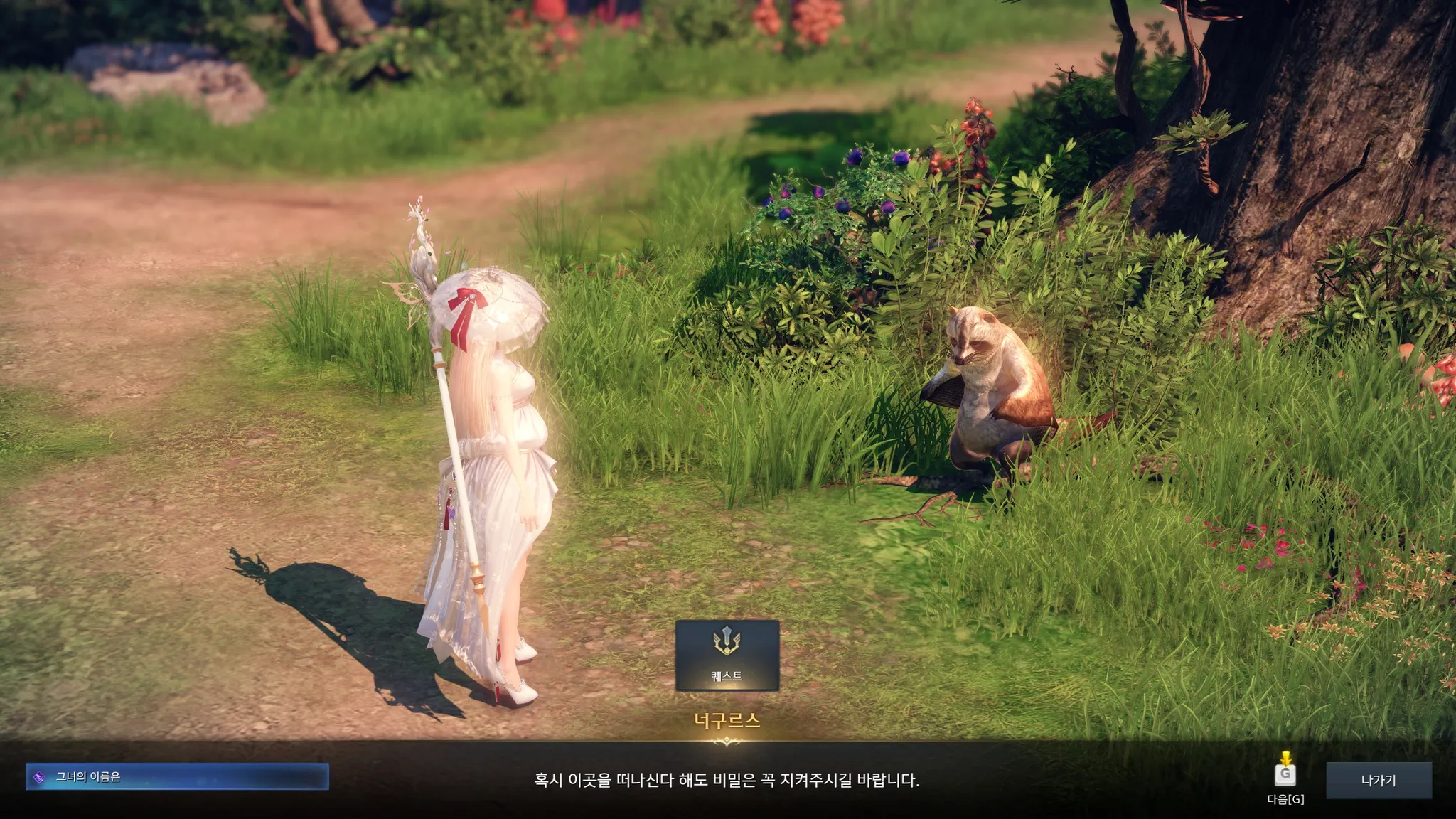Screen dimensions: 1456x819
Task: Select the 그녀의 이름은 quest entry
Action: (x=177, y=776)
